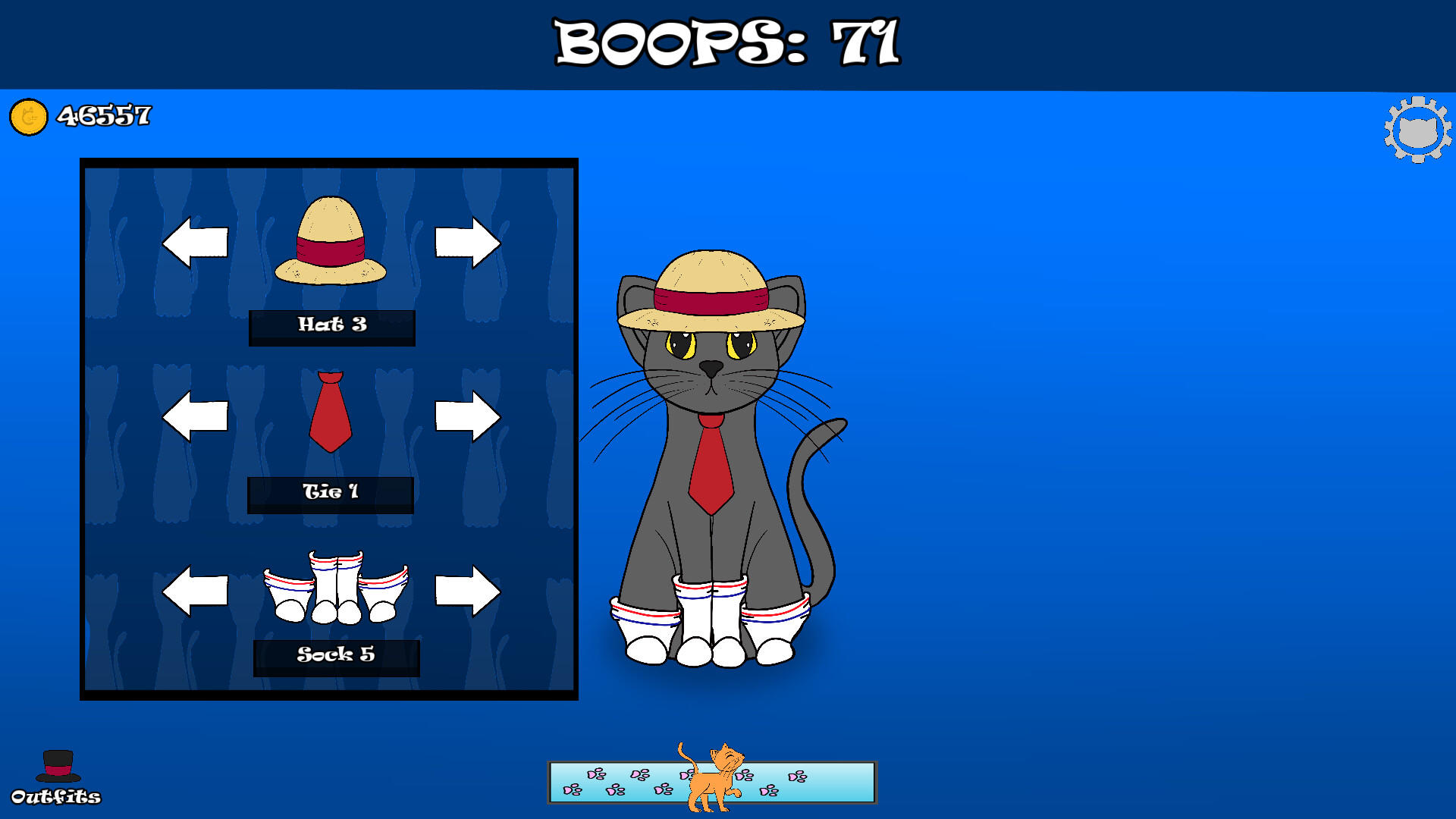Select the straw hat preview image
1456x819 pixels.
click(x=331, y=243)
